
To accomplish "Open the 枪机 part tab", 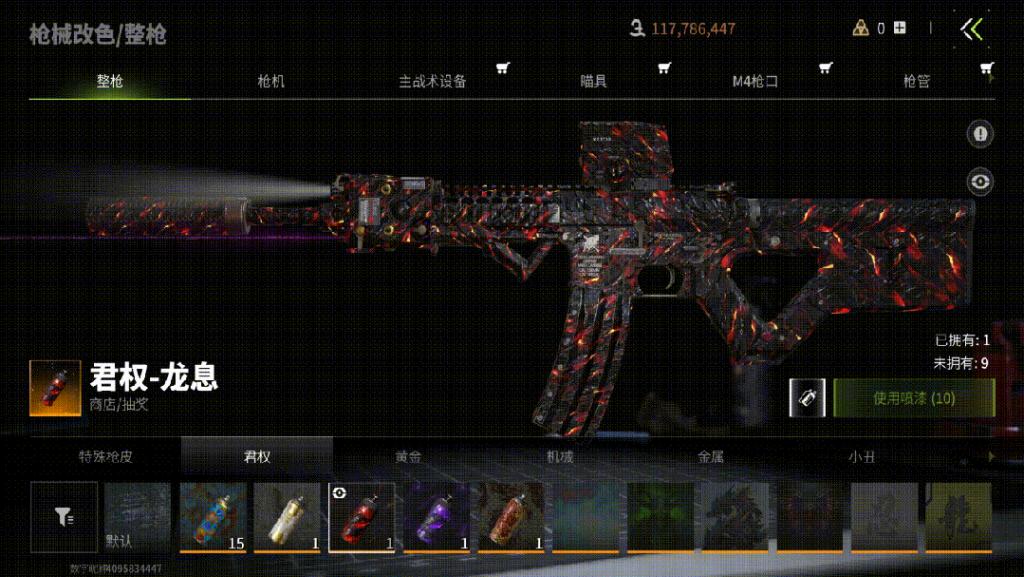I will pyautogui.click(x=271, y=82).
